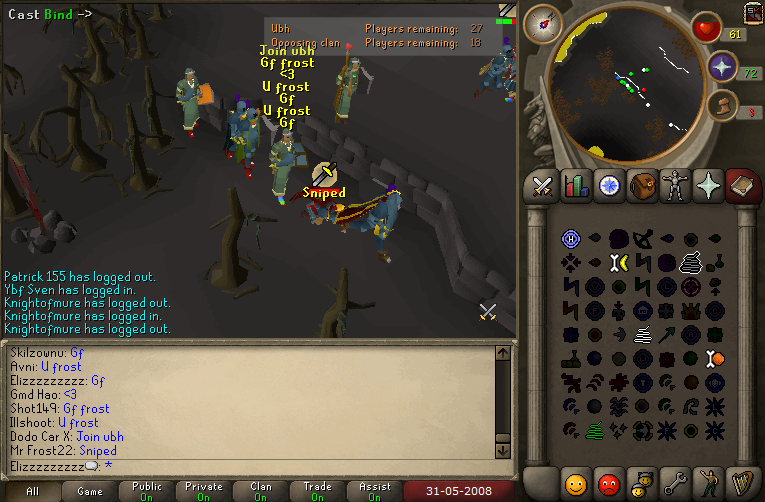Click the compass to face north
Screen dimensions: 765x502
[x=546, y=22]
